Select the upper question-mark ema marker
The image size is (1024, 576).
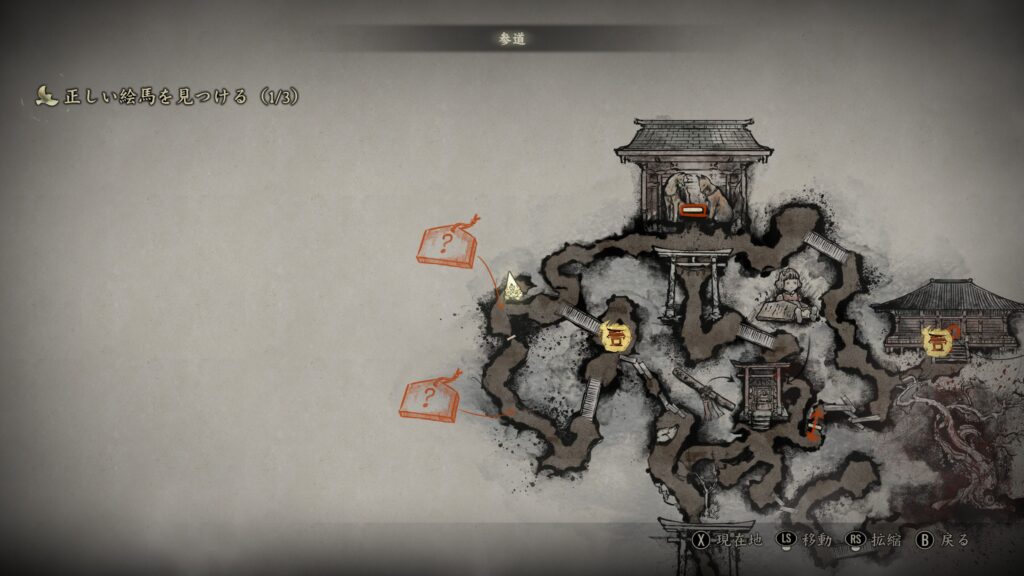pos(446,245)
